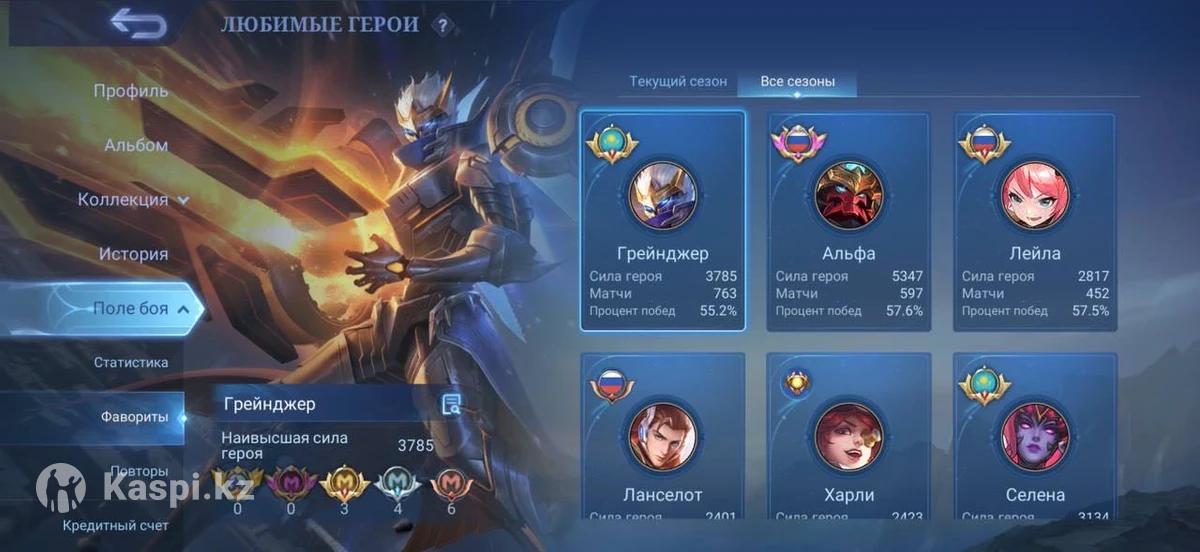Image resolution: width=1200 pixels, height=552 pixels.
Task: Select the Селена hero card
Action: click(1035, 440)
